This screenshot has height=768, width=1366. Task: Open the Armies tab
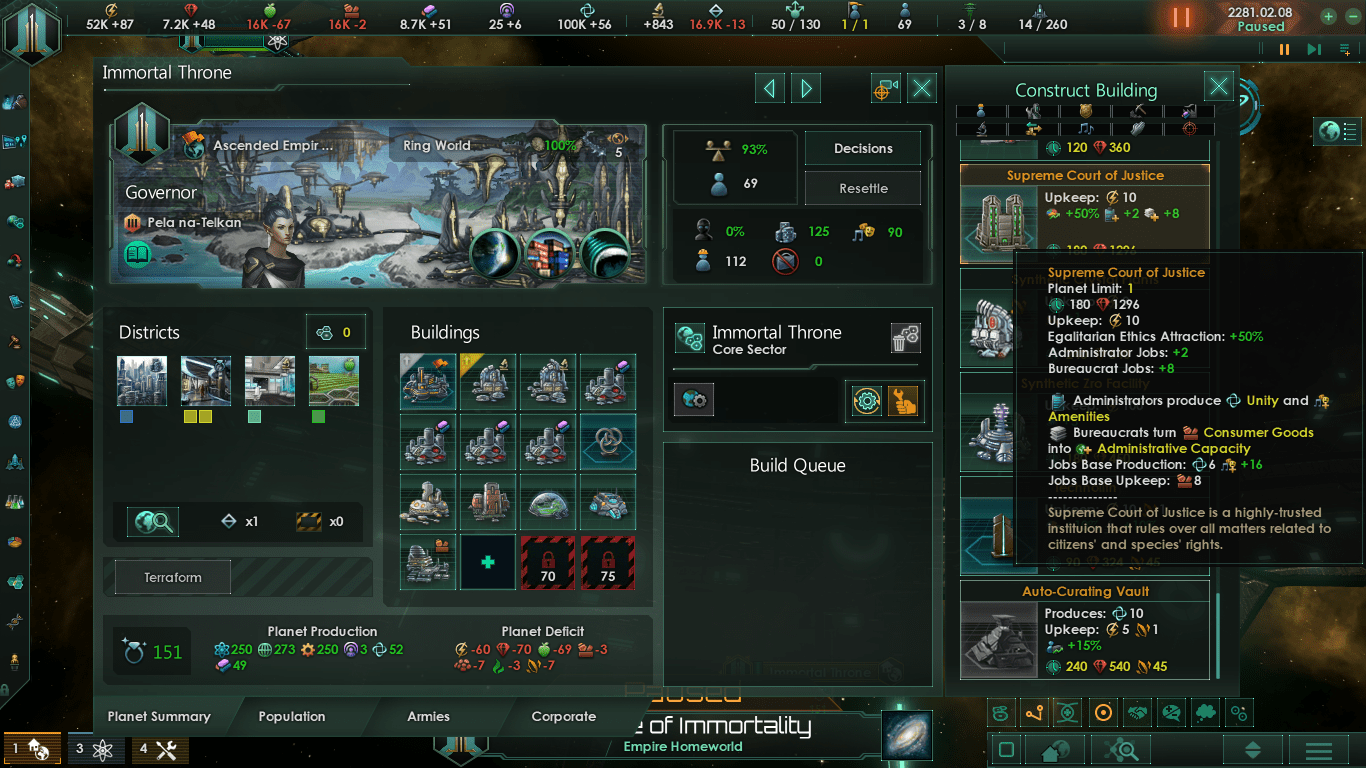tap(428, 716)
